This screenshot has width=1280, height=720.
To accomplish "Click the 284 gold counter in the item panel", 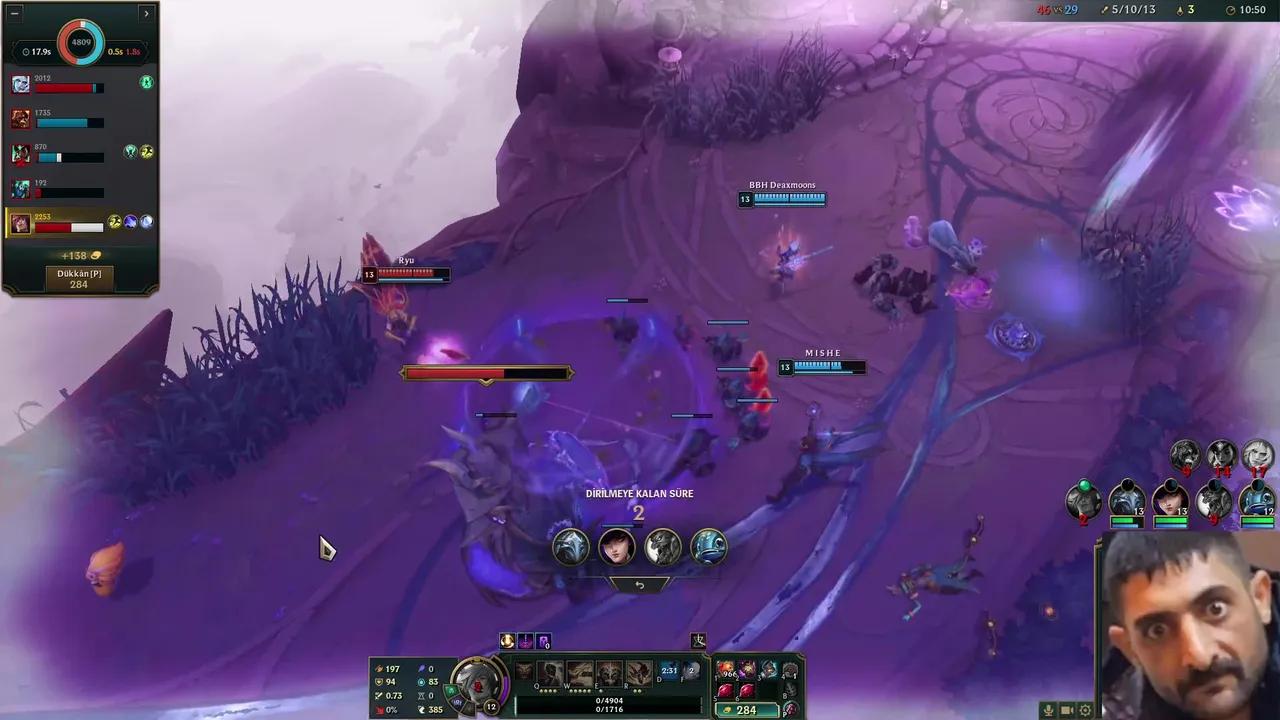I will (x=747, y=710).
